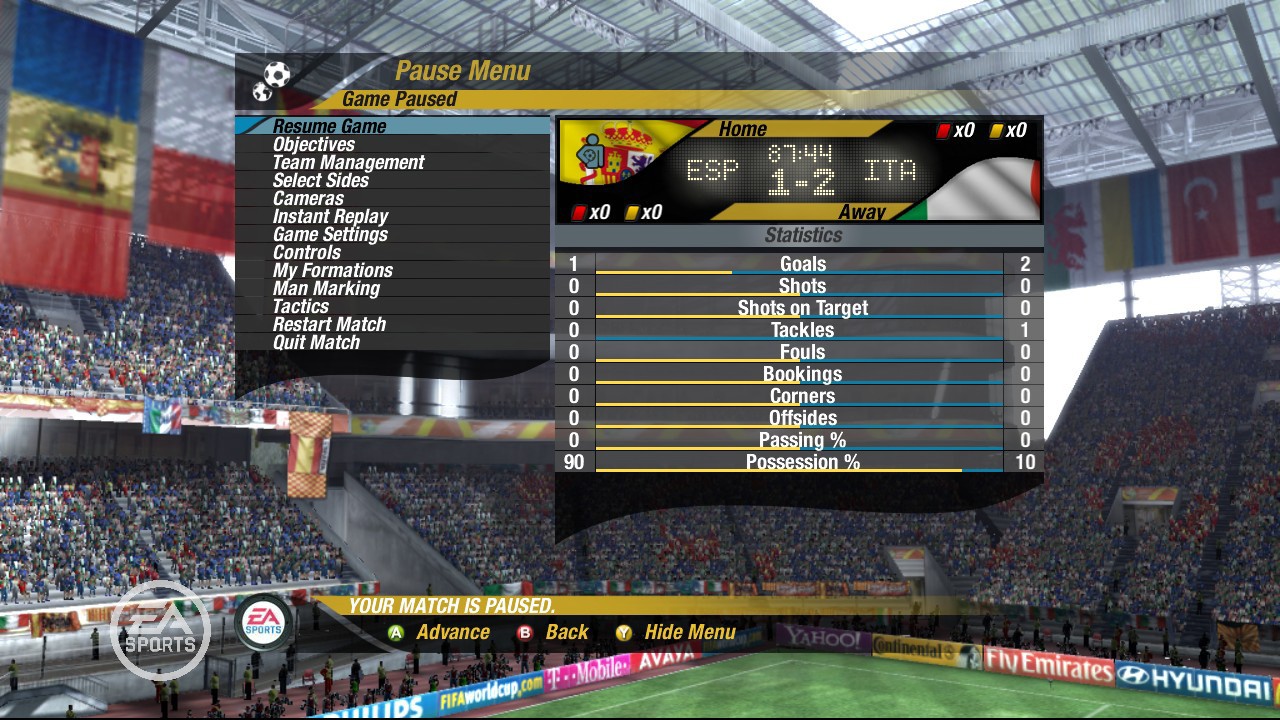This screenshot has width=1280, height=720.
Task: Start an Instant Replay
Action: tap(330, 217)
